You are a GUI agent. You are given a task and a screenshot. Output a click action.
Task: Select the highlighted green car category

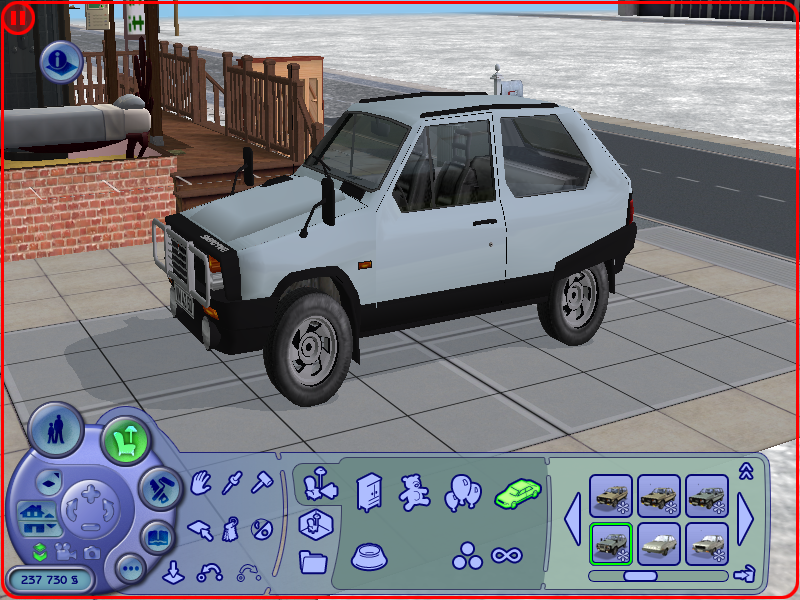point(516,491)
